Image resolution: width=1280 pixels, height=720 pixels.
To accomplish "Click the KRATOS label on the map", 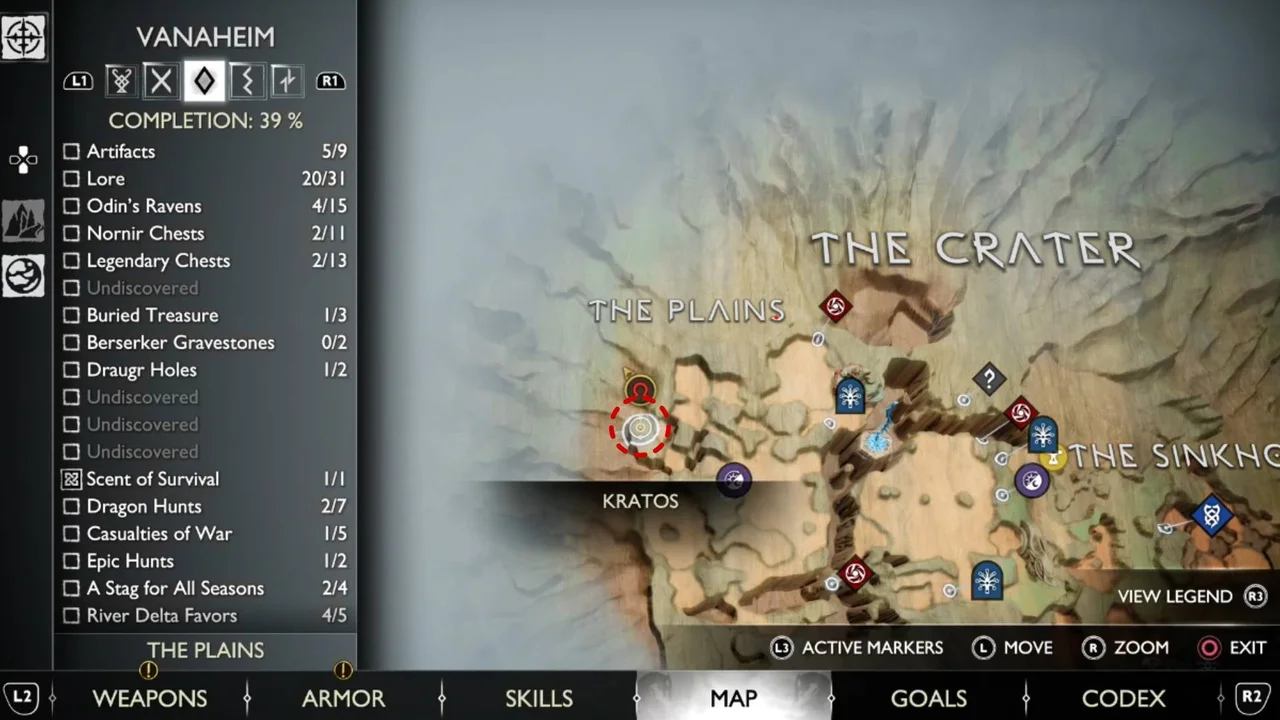I will click(x=640, y=501).
